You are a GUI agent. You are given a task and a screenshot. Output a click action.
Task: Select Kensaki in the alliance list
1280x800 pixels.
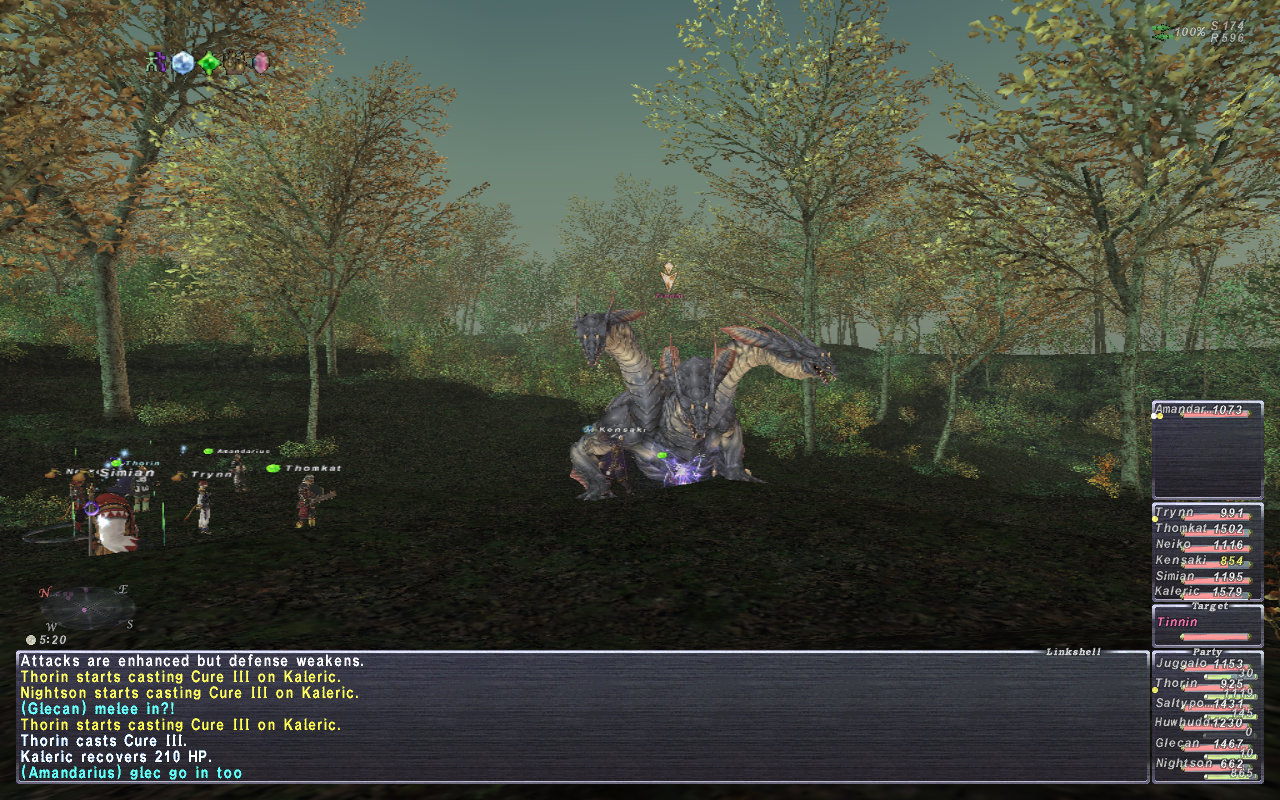[1207, 561]
